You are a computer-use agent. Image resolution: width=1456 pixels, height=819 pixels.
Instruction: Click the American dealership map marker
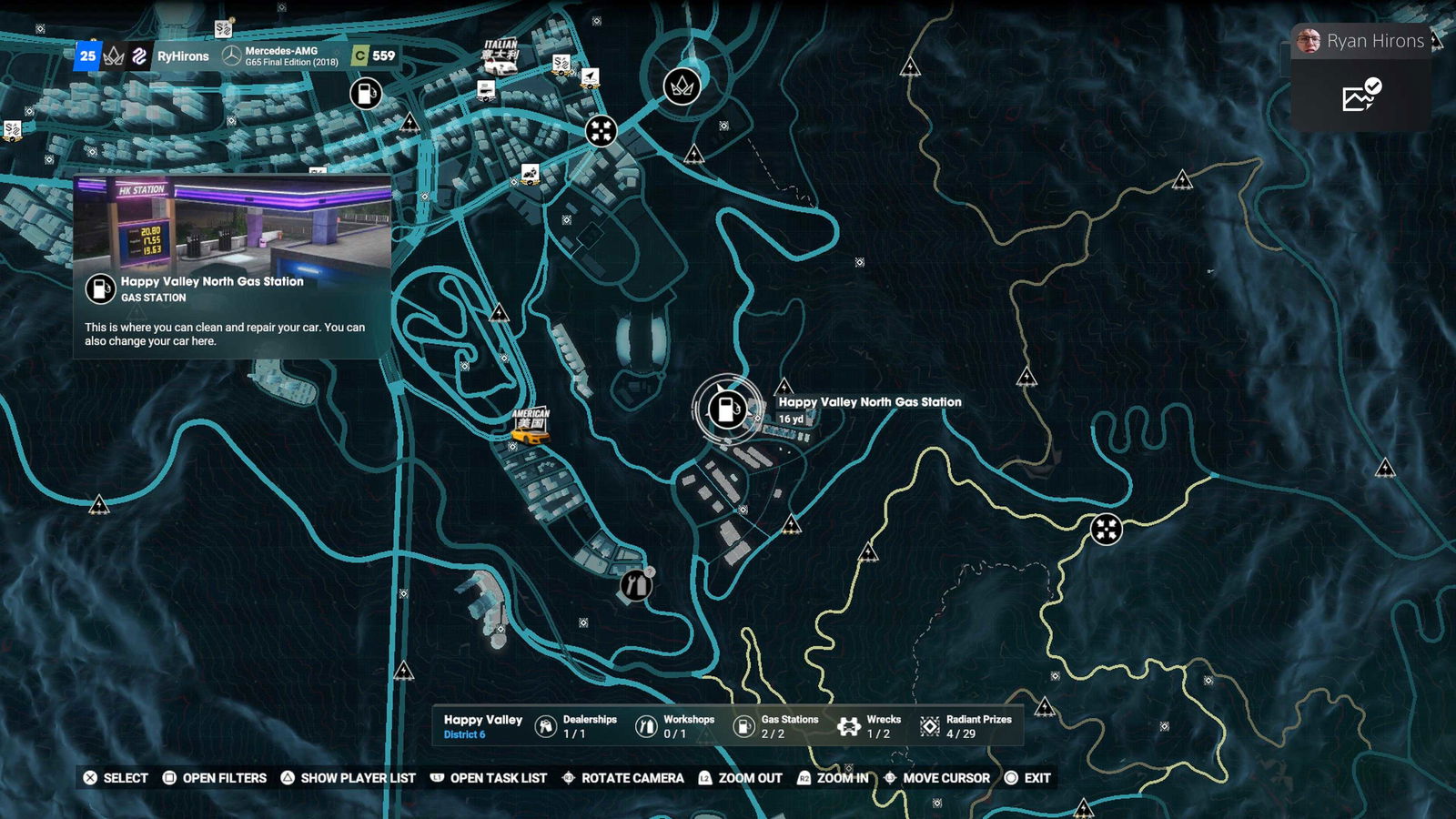(x=531, y=426)
